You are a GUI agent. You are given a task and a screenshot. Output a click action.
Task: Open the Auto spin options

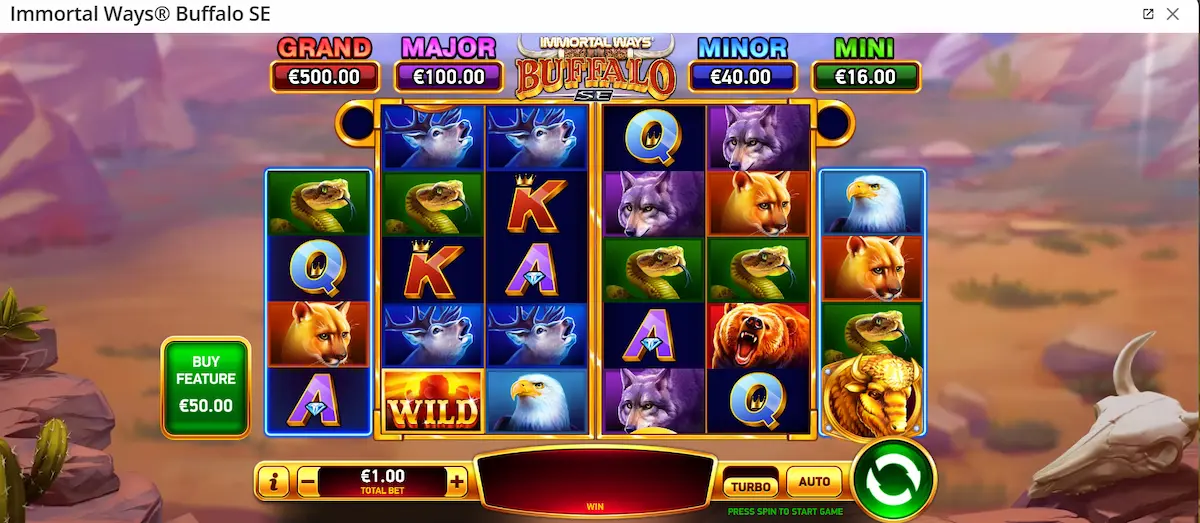(x=814, y=482)
